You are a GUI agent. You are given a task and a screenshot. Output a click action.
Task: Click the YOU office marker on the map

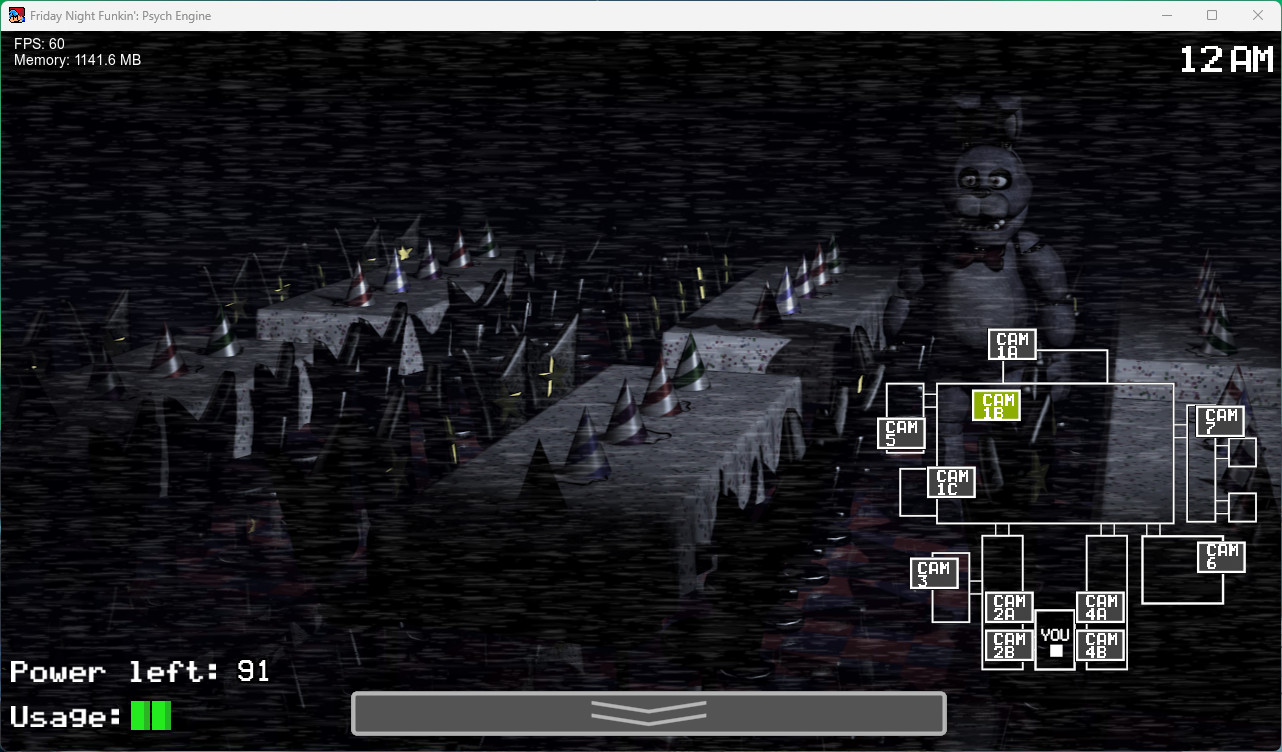click(x=1054, y=640)
